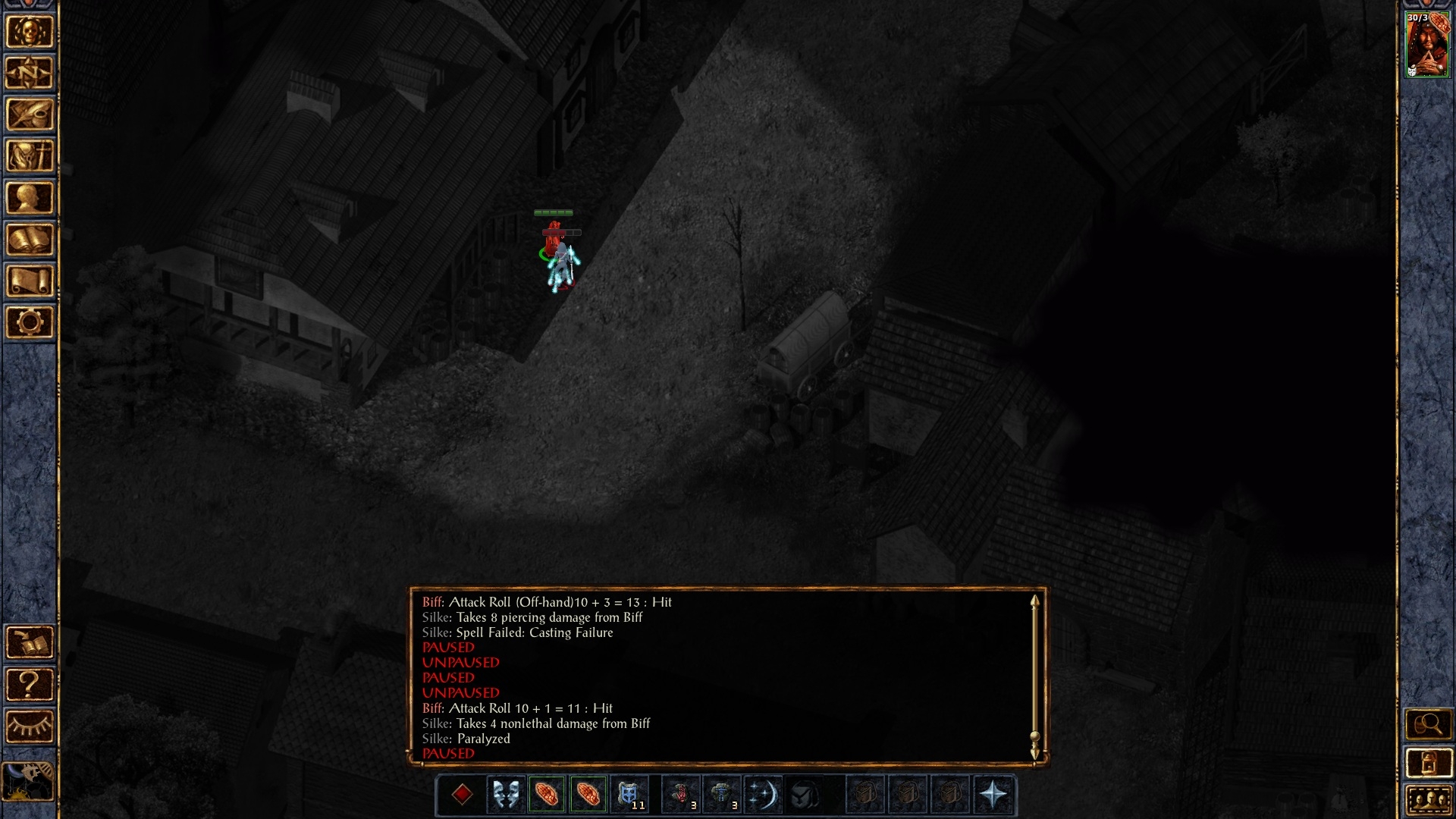Open the gear options button

pyautogui.click(x=30, y=323)
